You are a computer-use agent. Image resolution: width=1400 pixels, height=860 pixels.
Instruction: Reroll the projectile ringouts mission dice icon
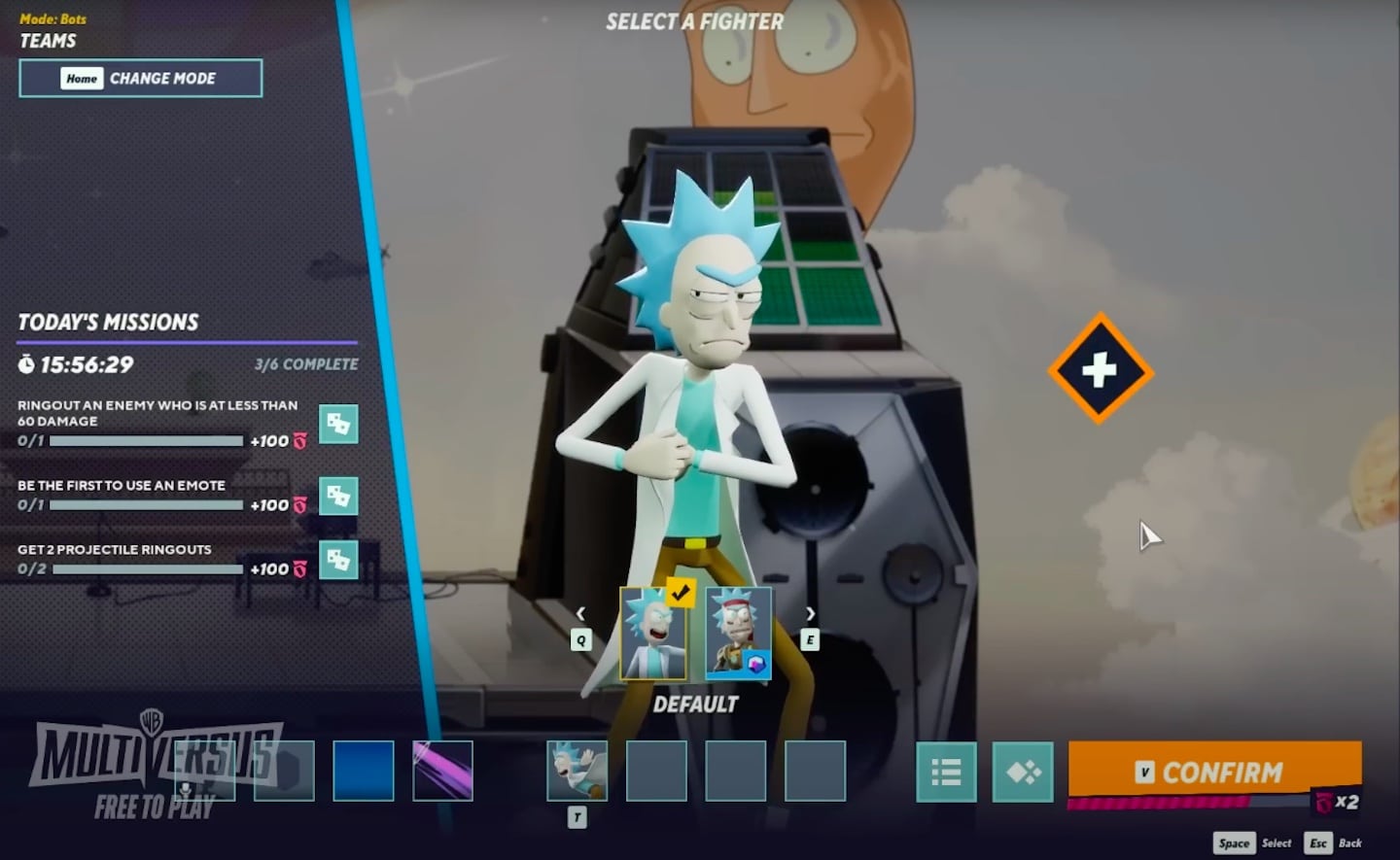point(338,562)
